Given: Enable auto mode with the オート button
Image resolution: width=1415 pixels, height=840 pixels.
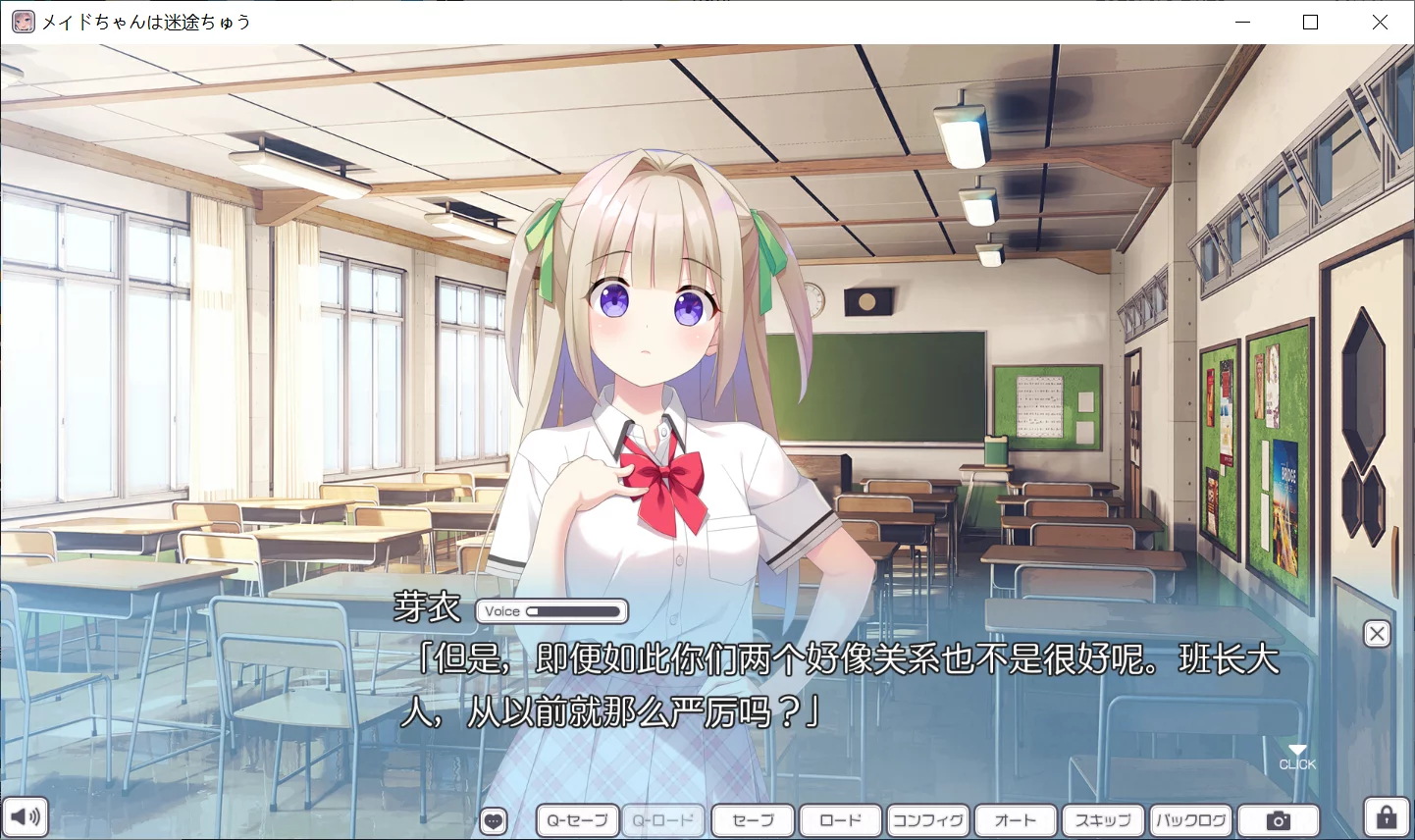Looking at the screenshot, I should pos(1016,819).
